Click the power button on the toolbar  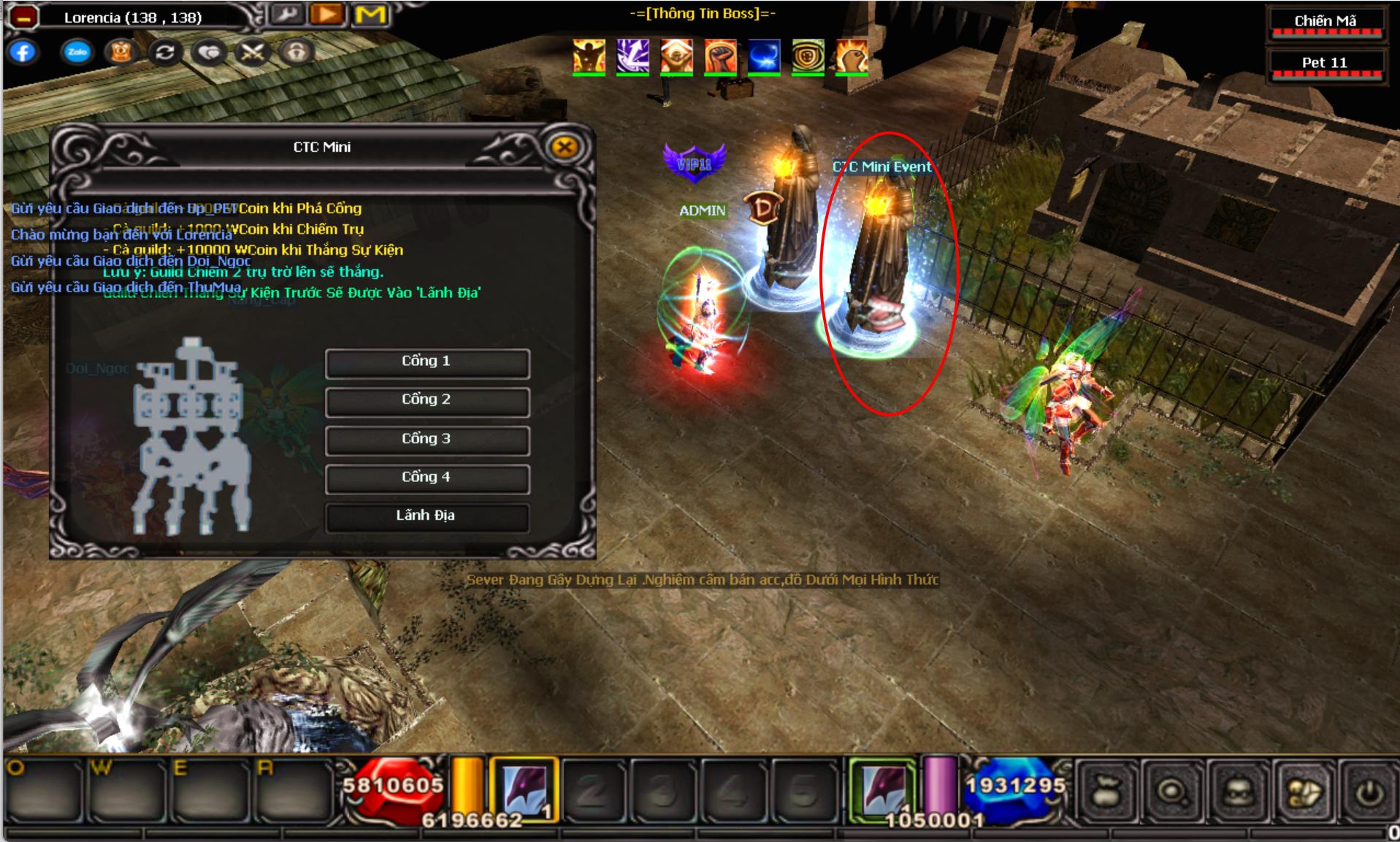click(x=1369, y=792)
